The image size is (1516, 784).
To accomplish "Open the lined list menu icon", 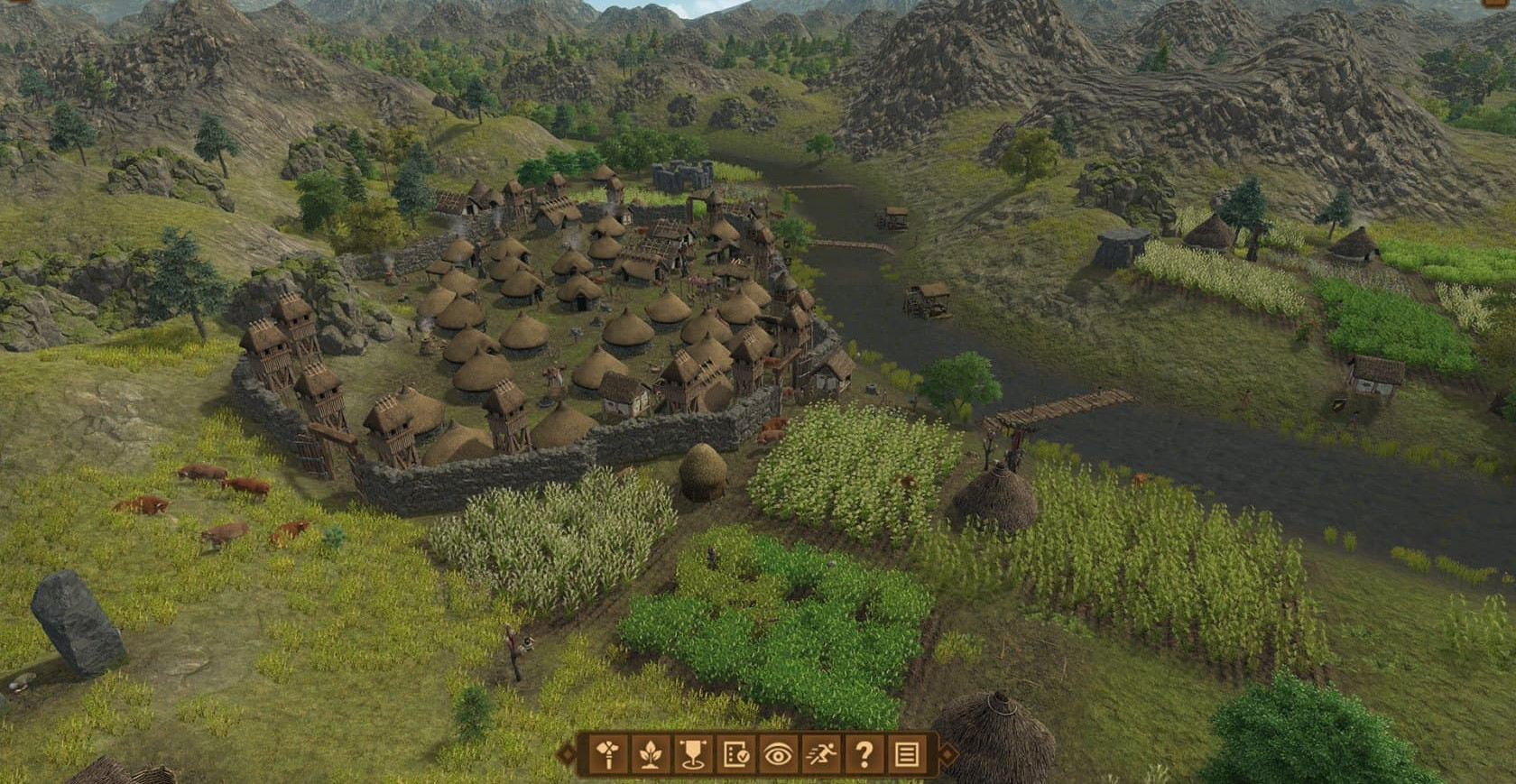I will 907,753.
